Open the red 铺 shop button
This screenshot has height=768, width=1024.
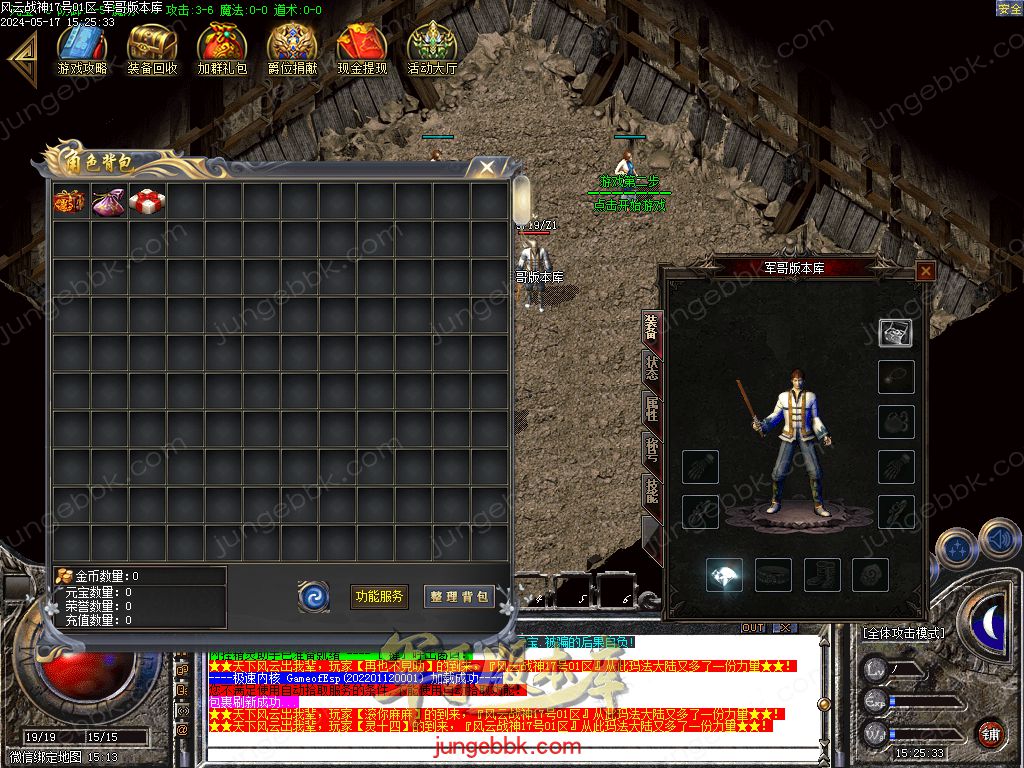tap(990, 733)
